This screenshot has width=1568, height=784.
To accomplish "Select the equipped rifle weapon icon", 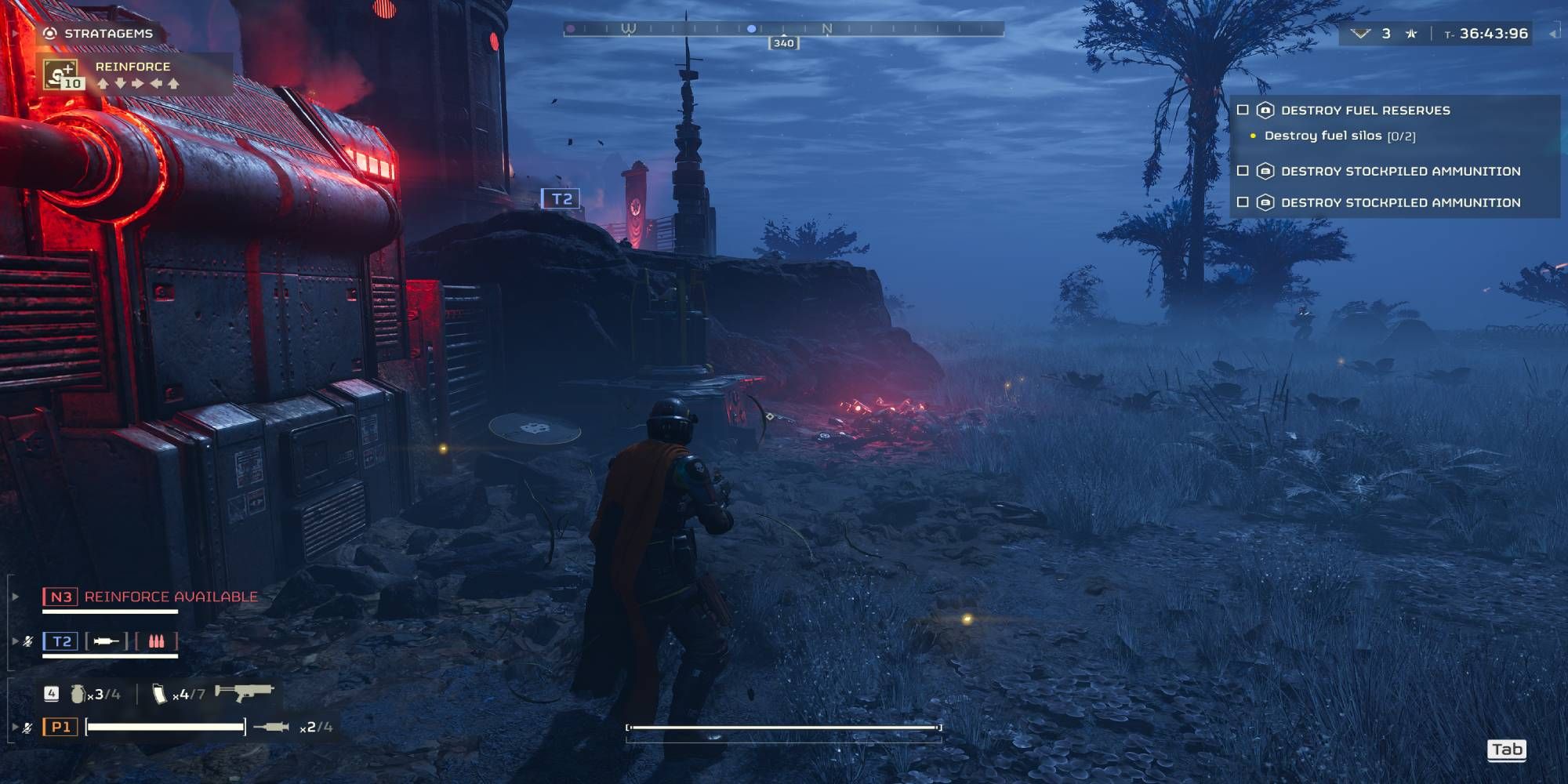I will pyautogui.click(x=244, y=691).
